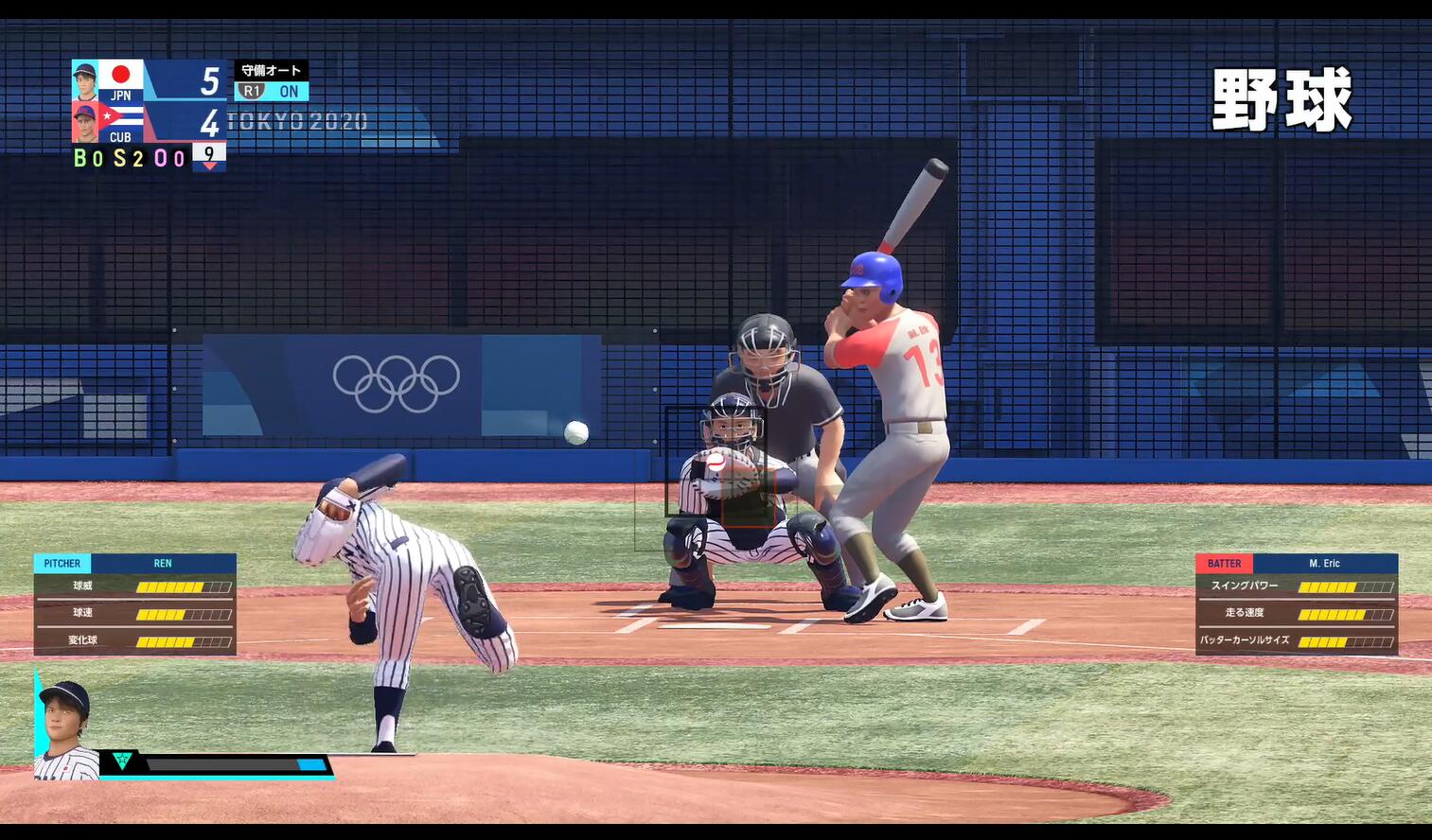Viewport: 1432px width, 840px height.
Task: Click the JPN team flag
Action: (120, 74)
